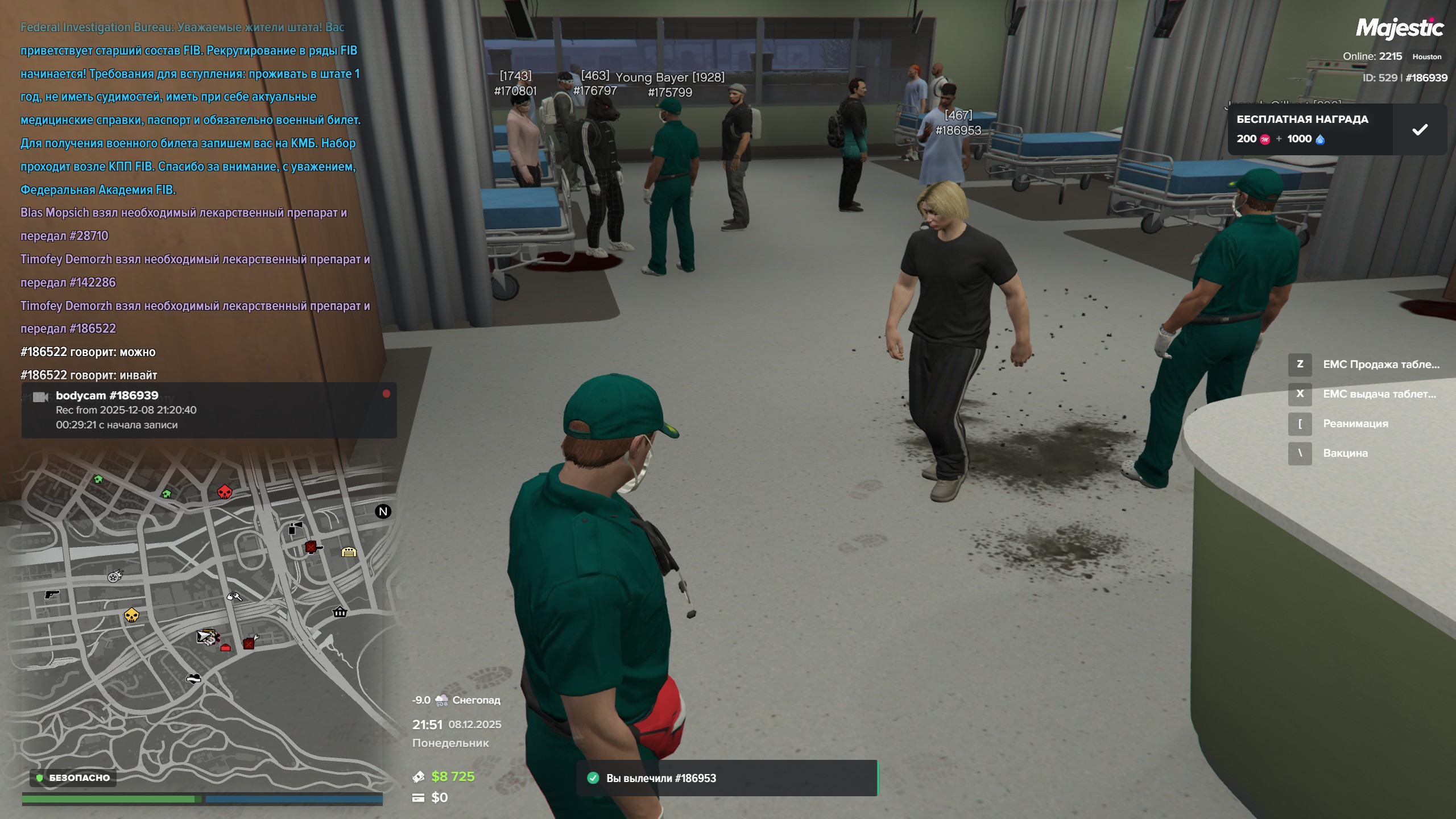
Task: Open the chat message log
Action: point(193,199)
